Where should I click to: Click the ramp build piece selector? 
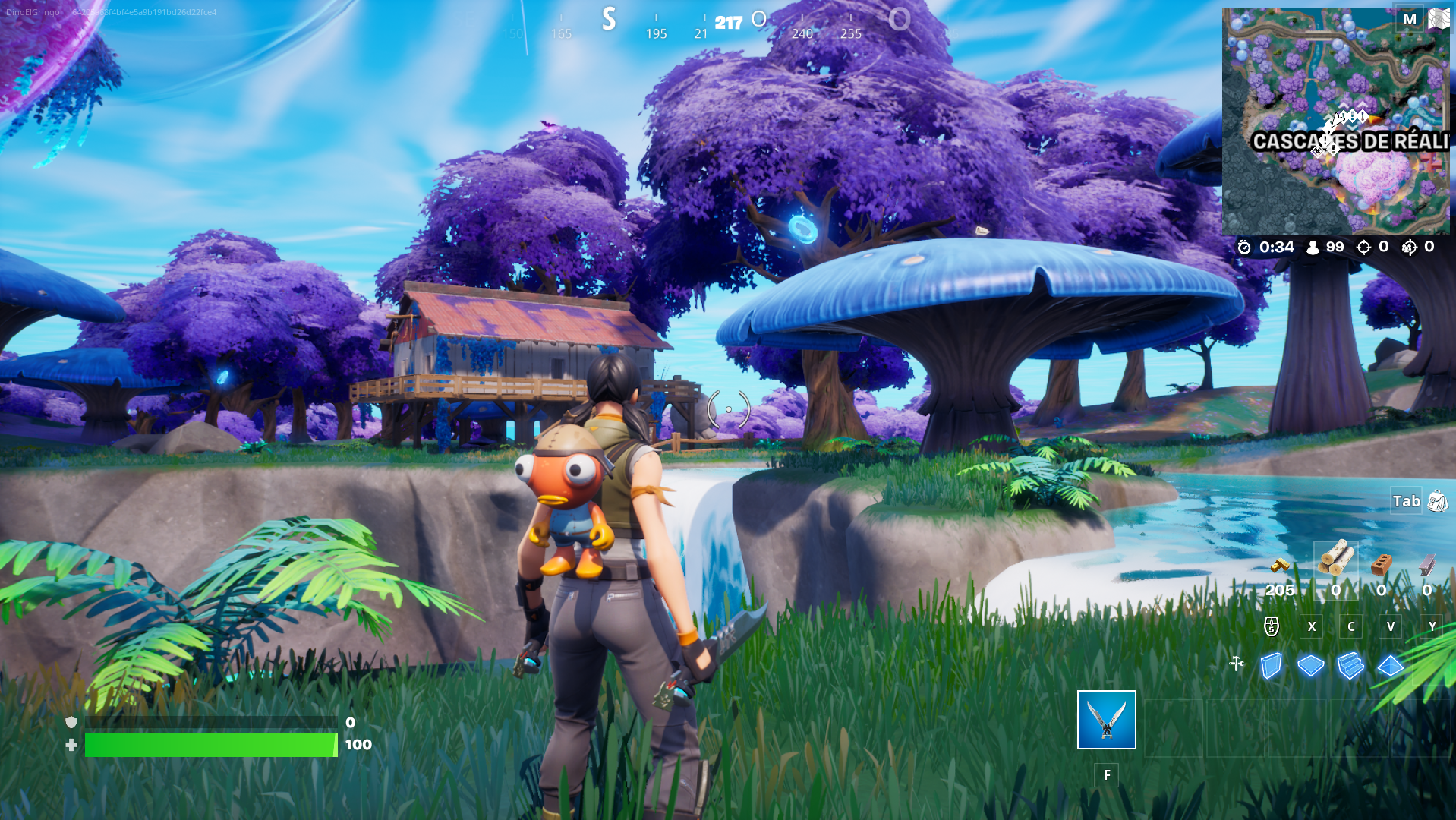(1350, 664)
